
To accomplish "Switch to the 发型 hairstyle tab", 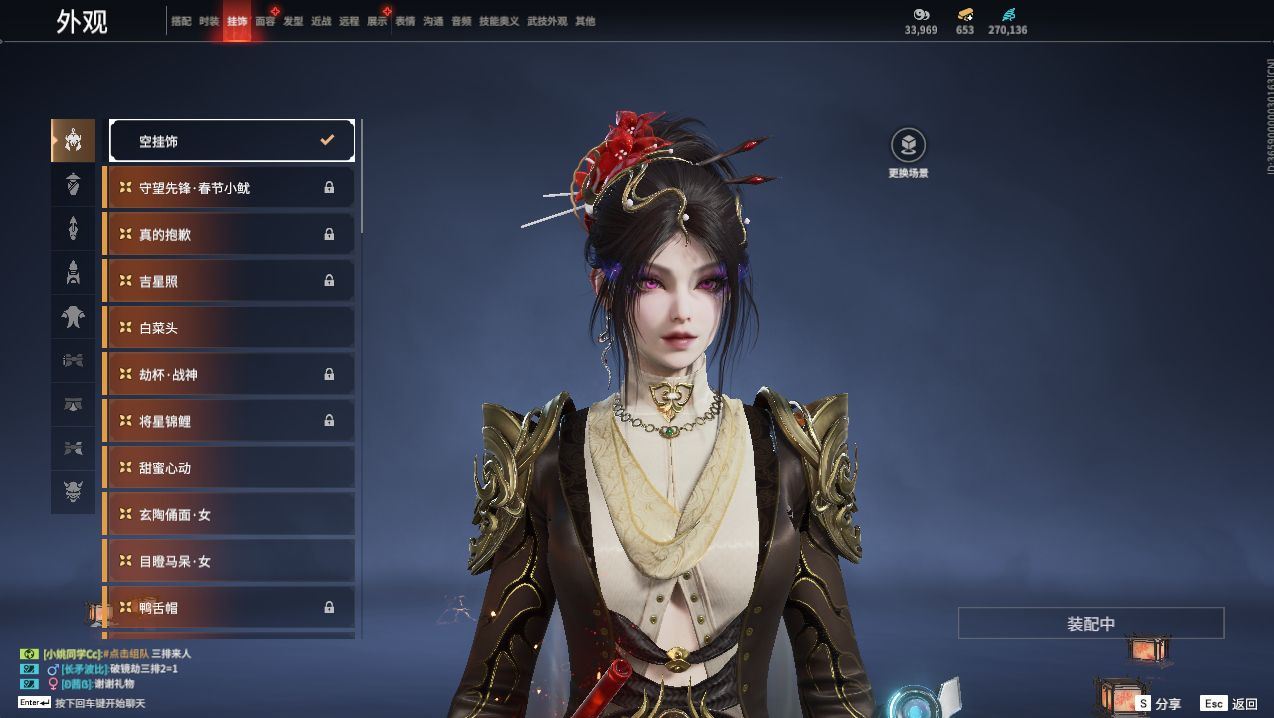I will coord(293,21).
